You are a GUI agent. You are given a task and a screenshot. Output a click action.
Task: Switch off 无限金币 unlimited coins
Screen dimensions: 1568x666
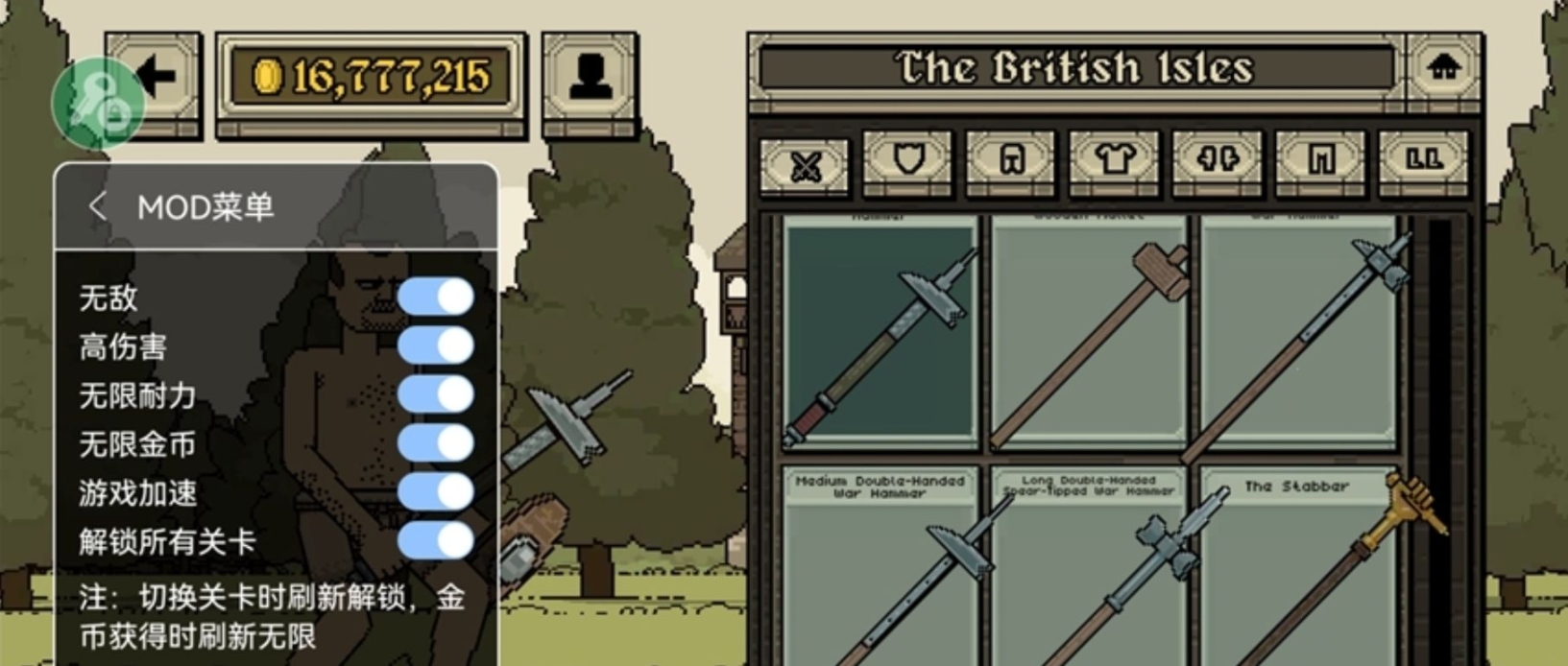pyautogui.click(x=435, y=443)
